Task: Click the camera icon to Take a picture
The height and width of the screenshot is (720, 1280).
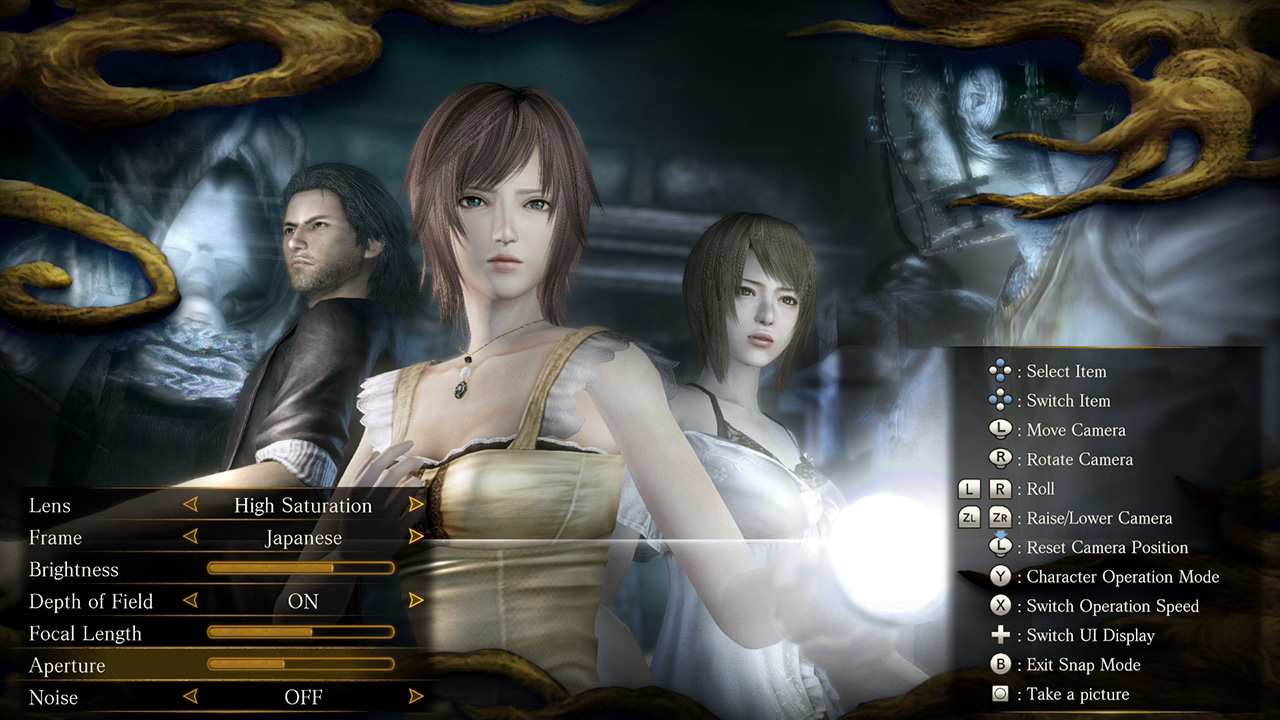Action: [1001, 693]
